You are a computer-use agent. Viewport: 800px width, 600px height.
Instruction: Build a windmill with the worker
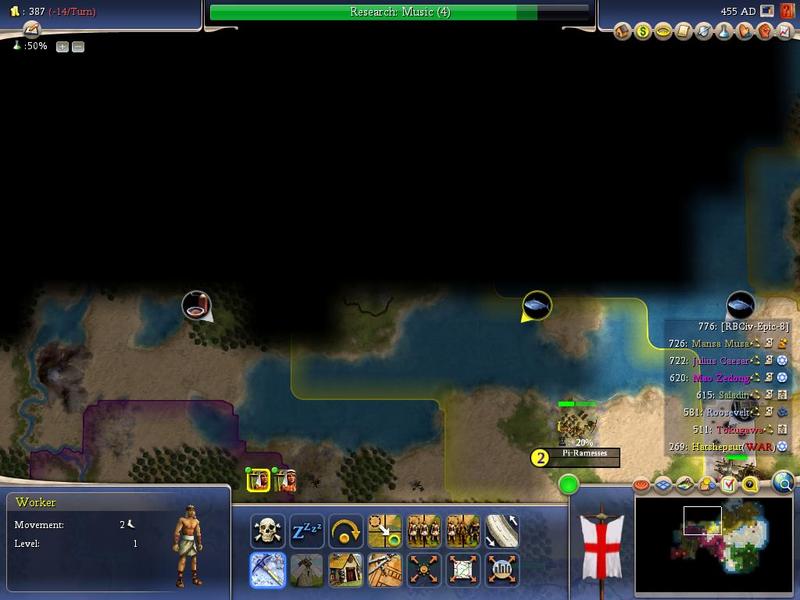click(x=306, y=569)
